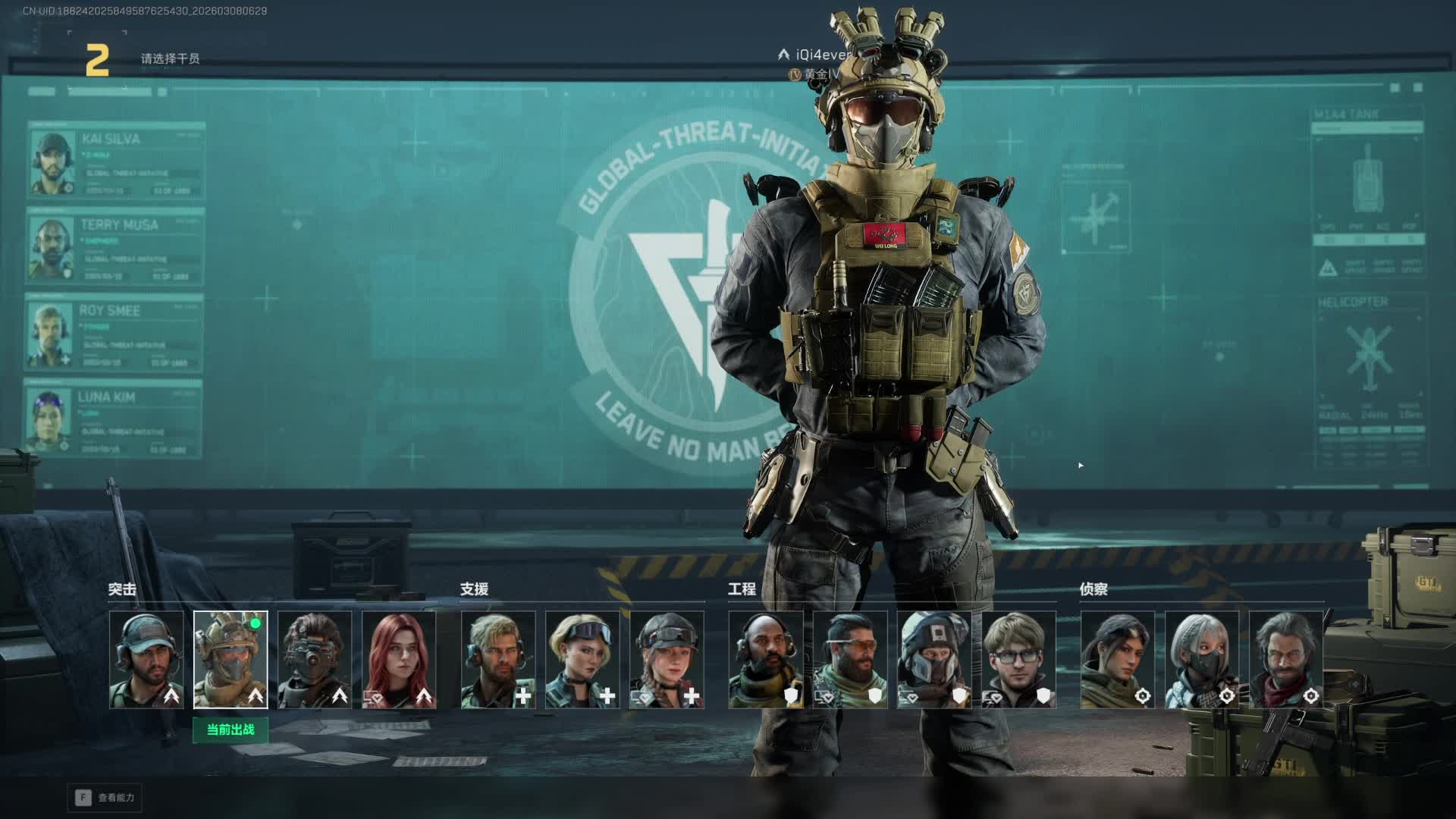The image size is (1456, 819).
Task: Select the blonde support operator with goggles
Action: click(582, 660)
